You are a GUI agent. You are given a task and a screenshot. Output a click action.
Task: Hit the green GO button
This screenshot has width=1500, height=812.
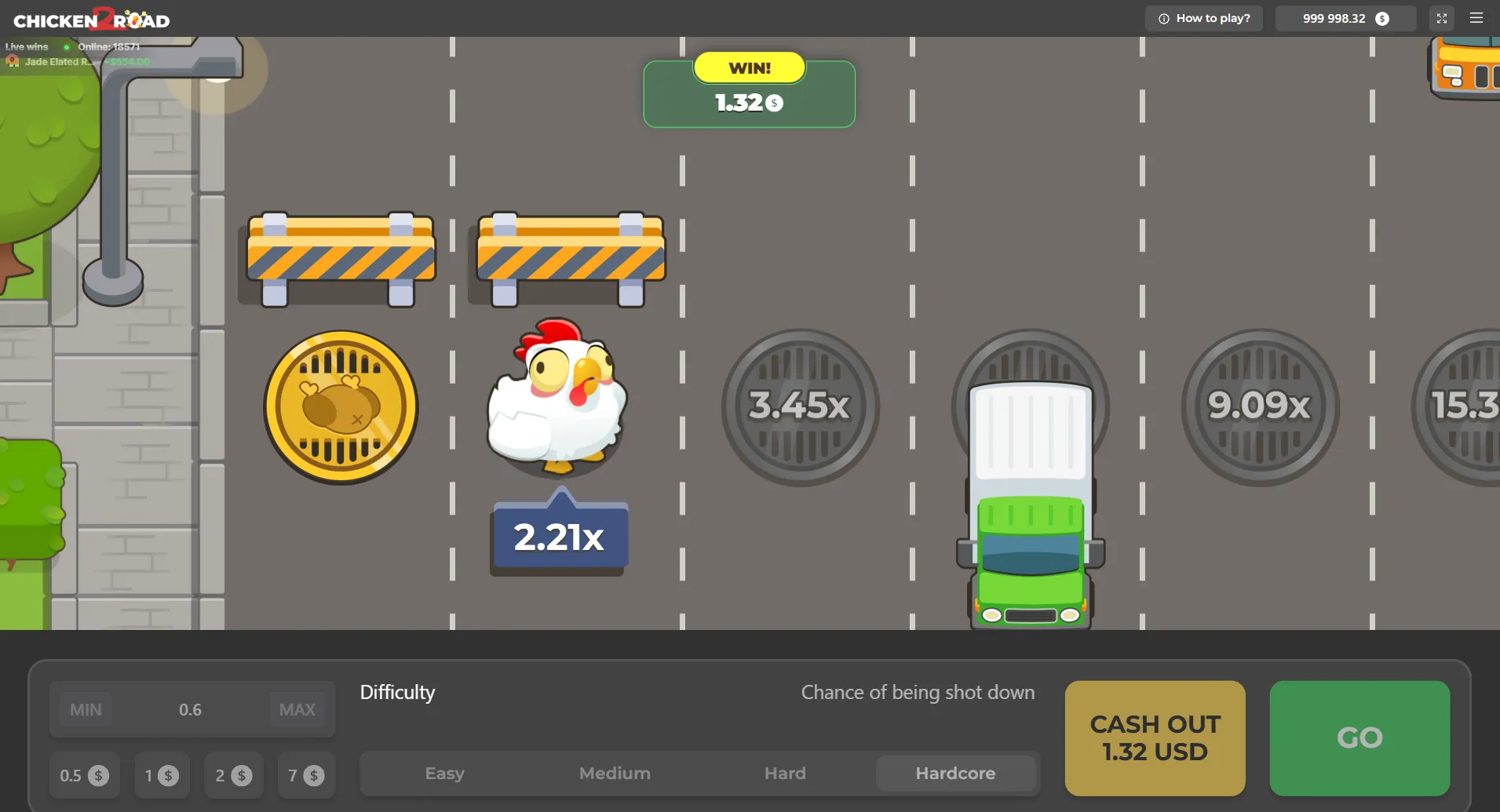(x=1359, y=737)
